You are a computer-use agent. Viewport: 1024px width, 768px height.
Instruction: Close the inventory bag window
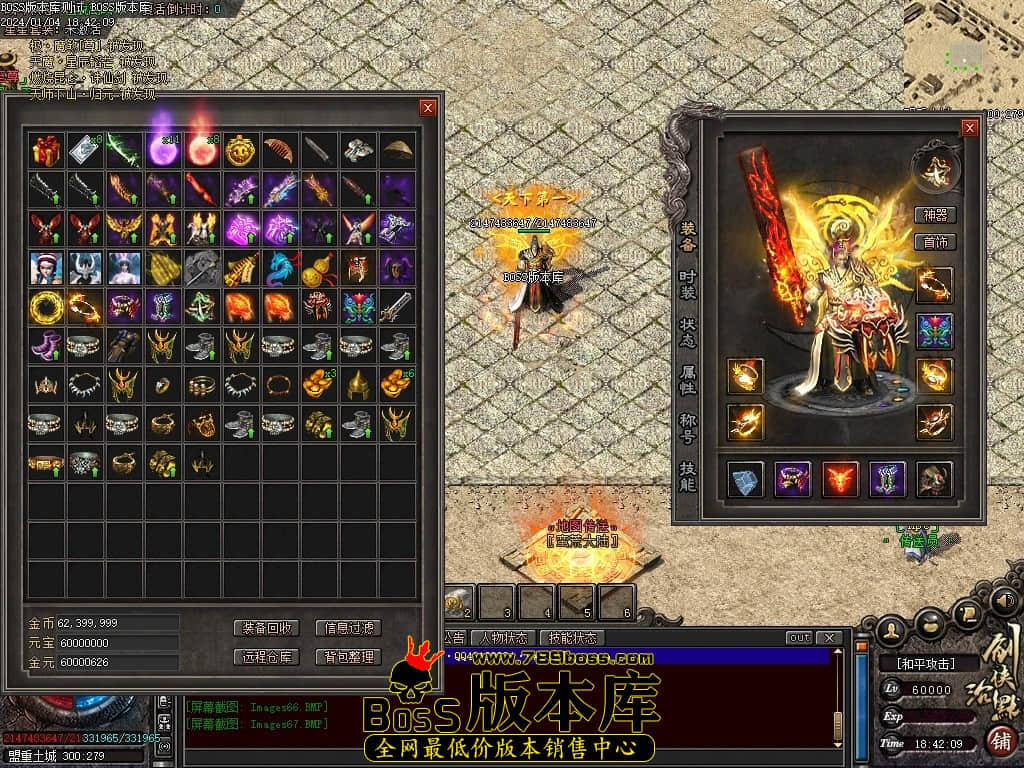click(428, 108)
